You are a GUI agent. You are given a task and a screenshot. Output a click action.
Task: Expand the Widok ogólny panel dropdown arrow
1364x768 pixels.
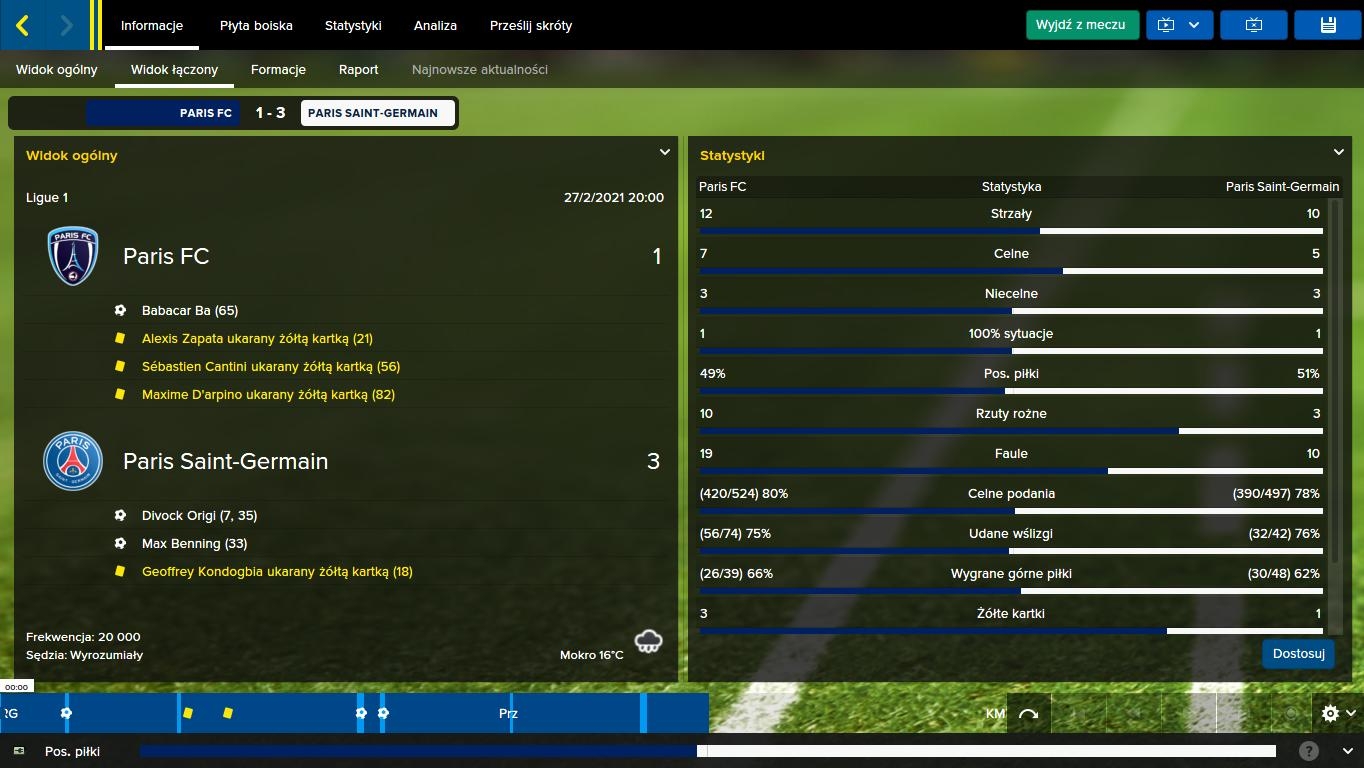pyautogui.click(x=664, y=153)
